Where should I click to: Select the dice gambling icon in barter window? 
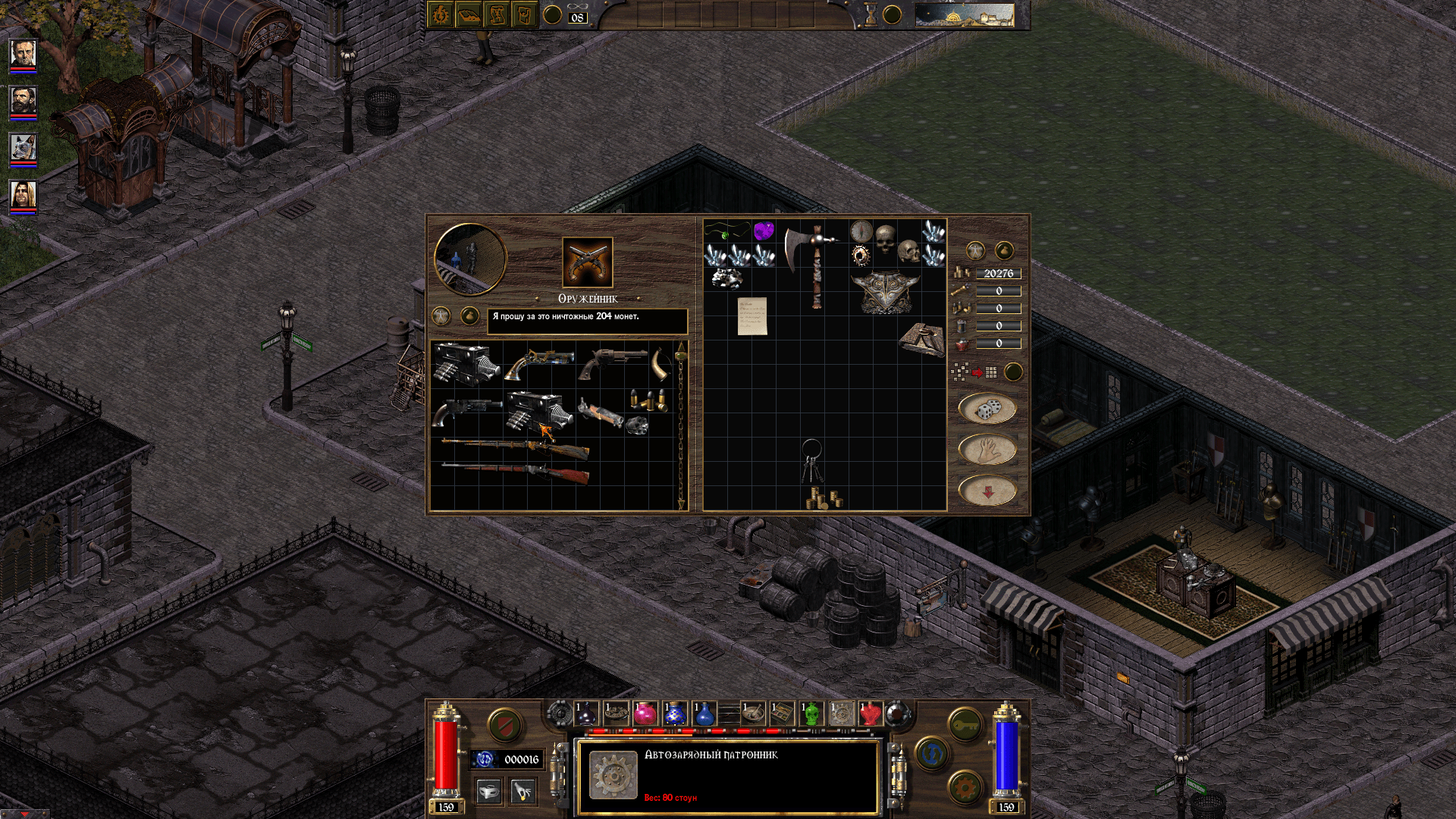point(988,406)
